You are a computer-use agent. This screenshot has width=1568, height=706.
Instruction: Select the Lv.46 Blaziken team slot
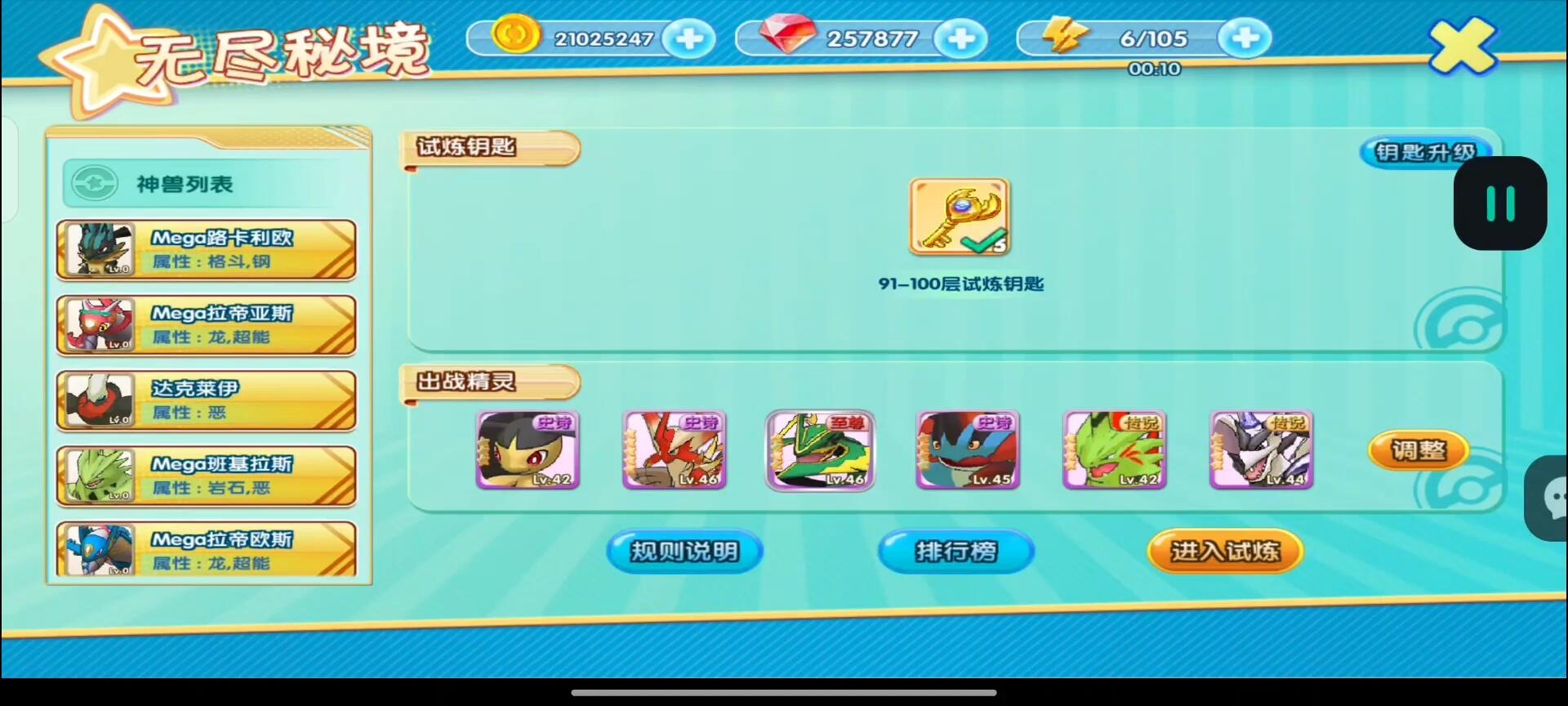point(674,450)
